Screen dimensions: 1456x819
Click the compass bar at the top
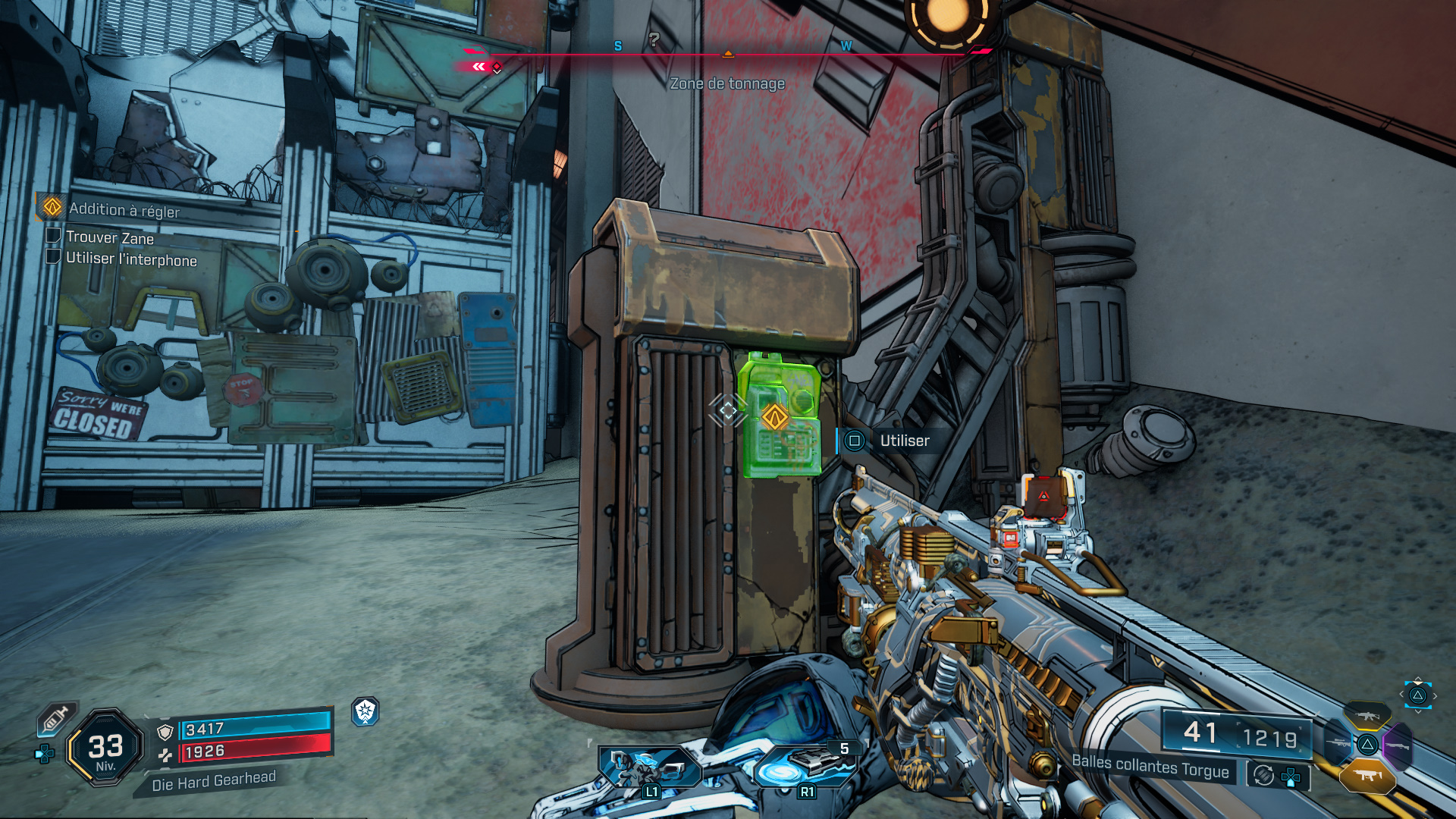coord(726,54)
